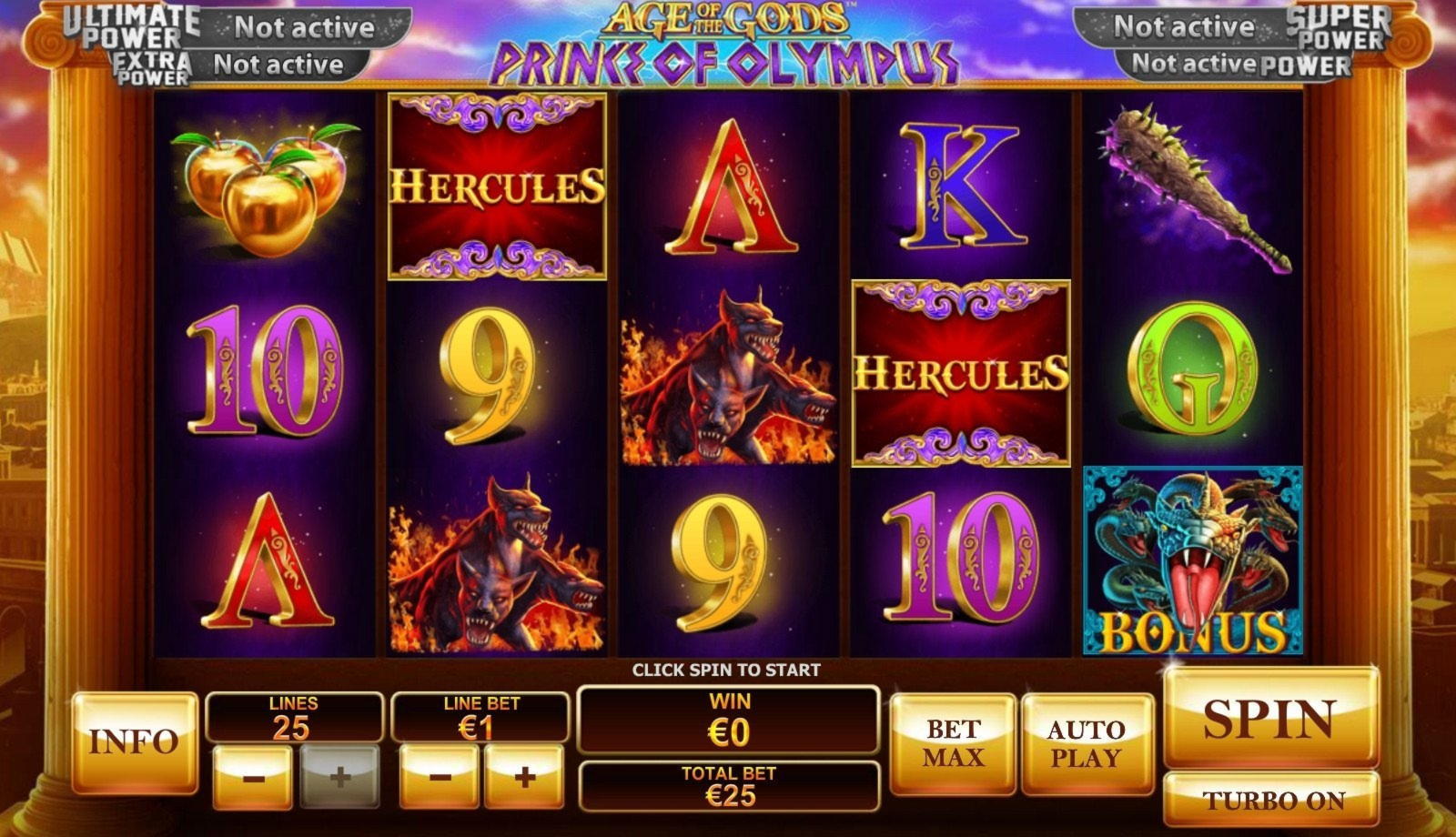Start the reels with the SPIN button

[1270, 719]
